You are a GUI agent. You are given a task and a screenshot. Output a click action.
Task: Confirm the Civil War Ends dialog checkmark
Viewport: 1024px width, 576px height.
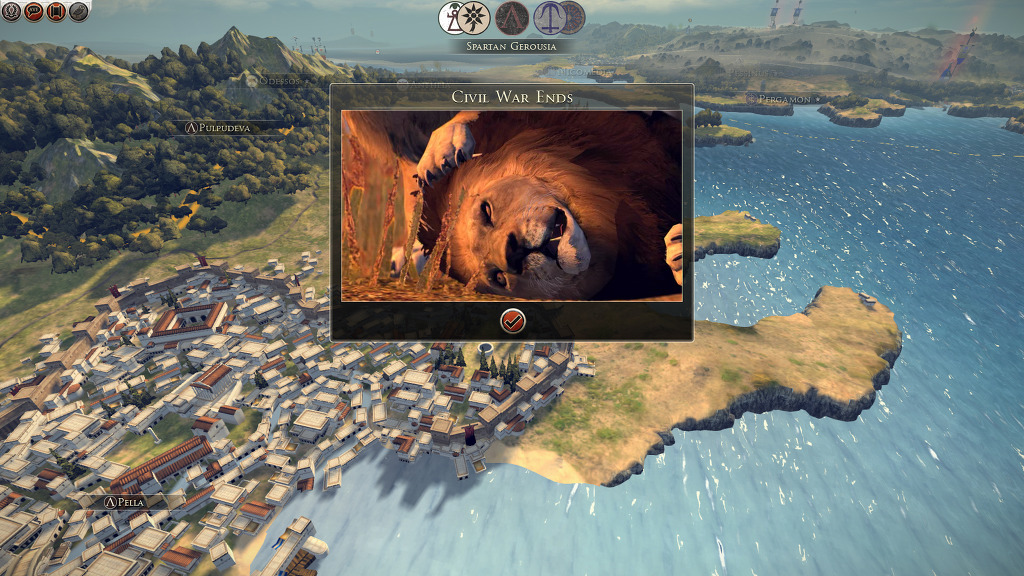512,320
